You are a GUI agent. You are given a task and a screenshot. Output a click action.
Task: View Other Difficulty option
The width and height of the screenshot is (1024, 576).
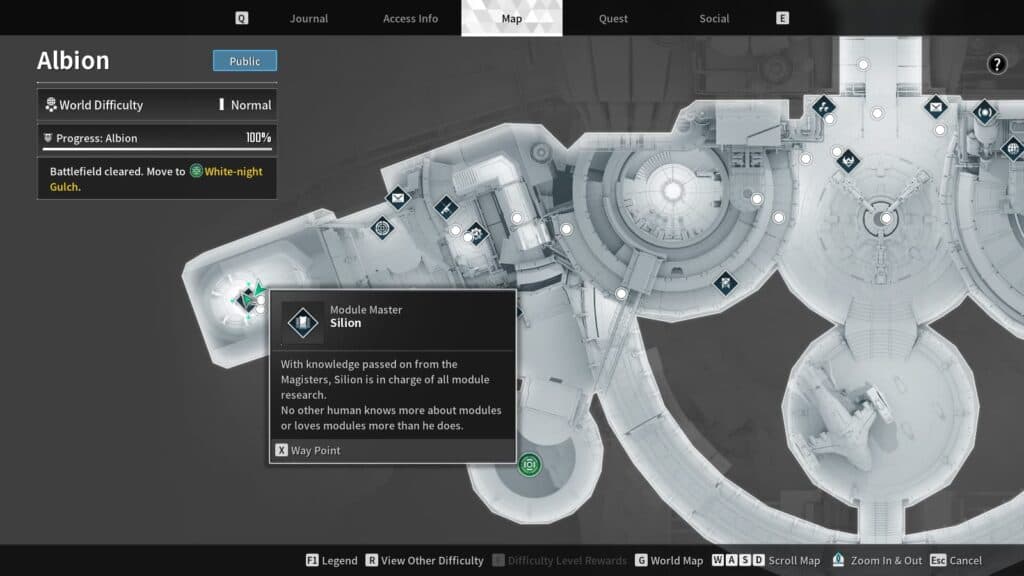(424, 561)
